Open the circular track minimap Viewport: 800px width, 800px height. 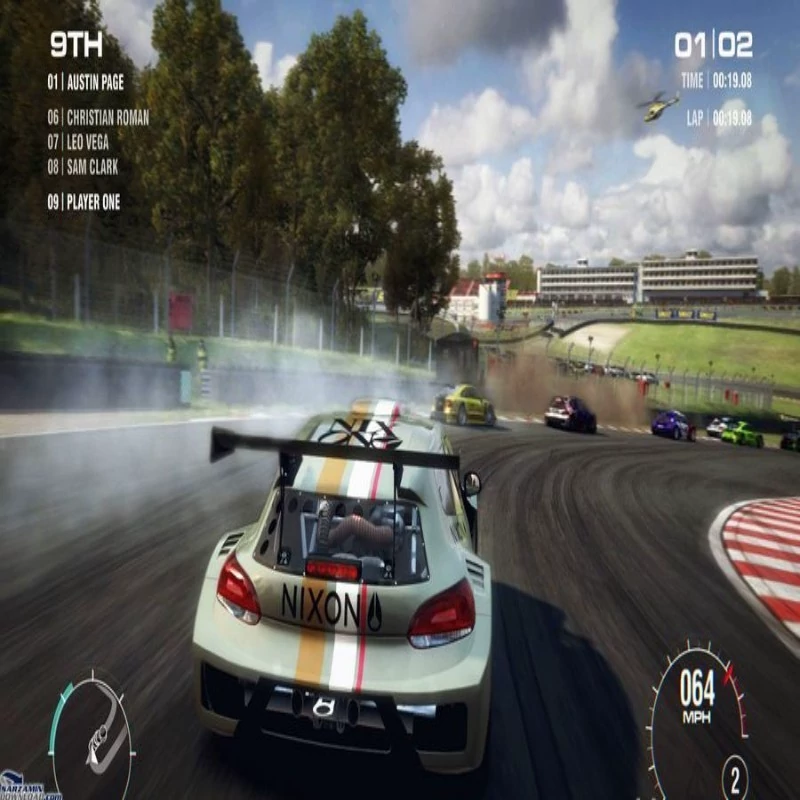tap(92, 738)
